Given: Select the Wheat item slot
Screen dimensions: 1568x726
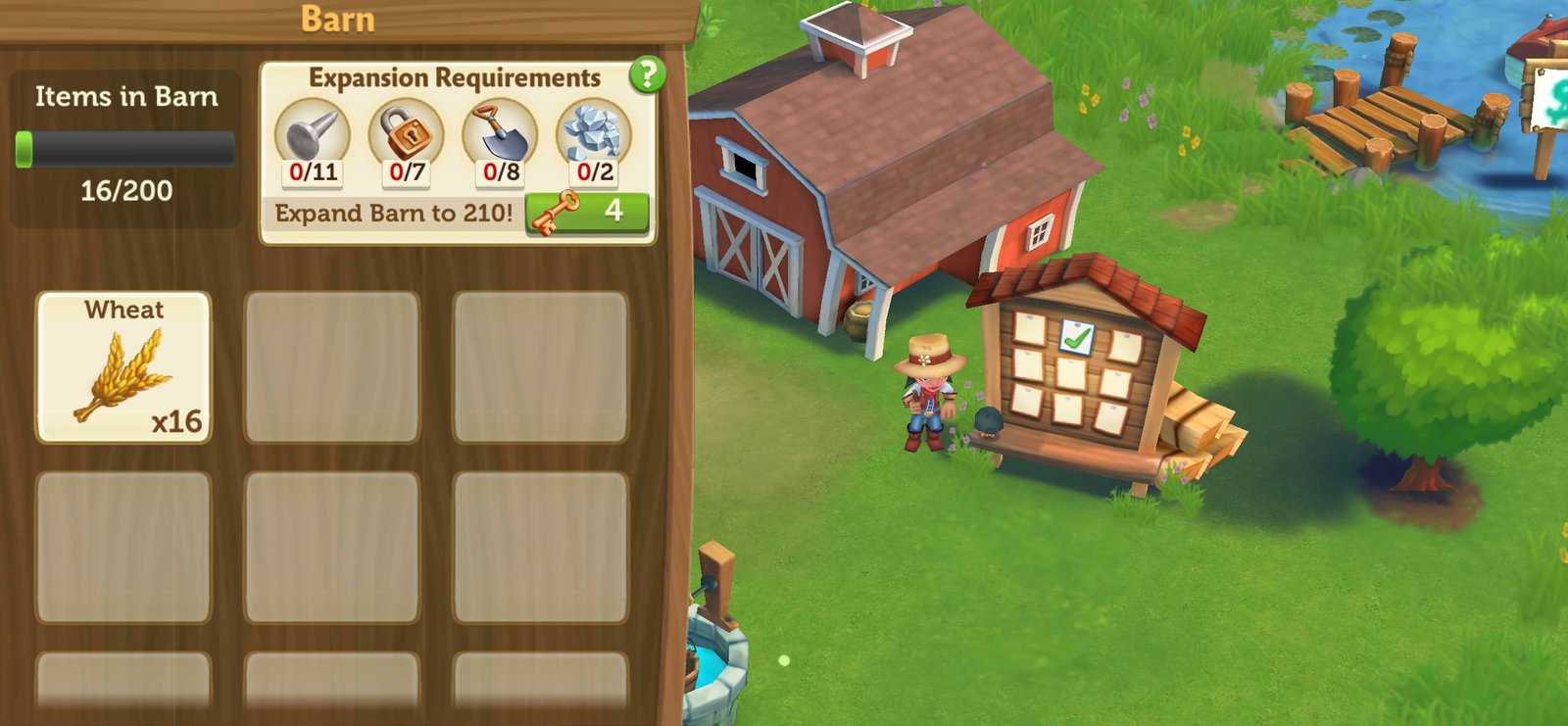Looking at the screenshot, I should (x=123, y=366).
